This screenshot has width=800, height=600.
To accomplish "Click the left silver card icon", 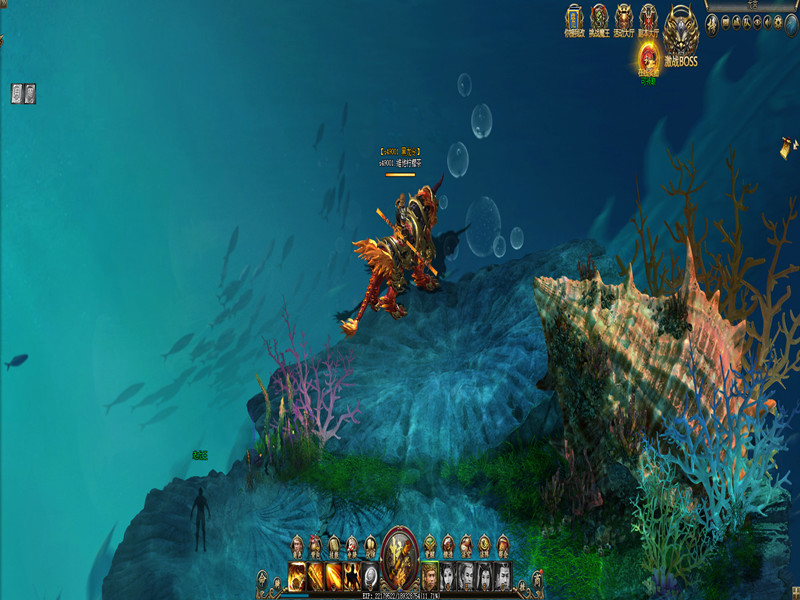I will point(17,93).
